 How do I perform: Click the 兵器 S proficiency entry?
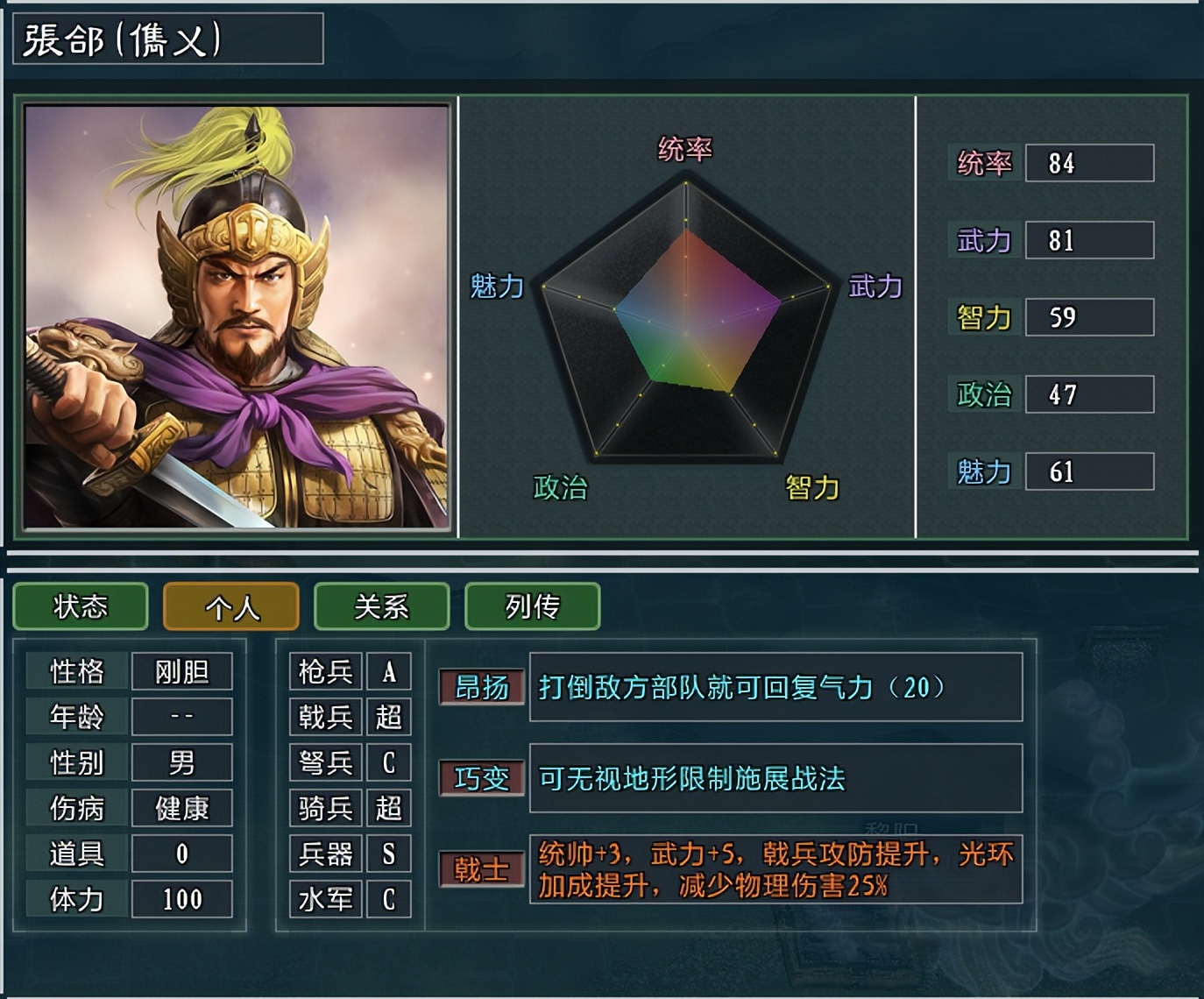pyautogui.click(x=390, y=854)
